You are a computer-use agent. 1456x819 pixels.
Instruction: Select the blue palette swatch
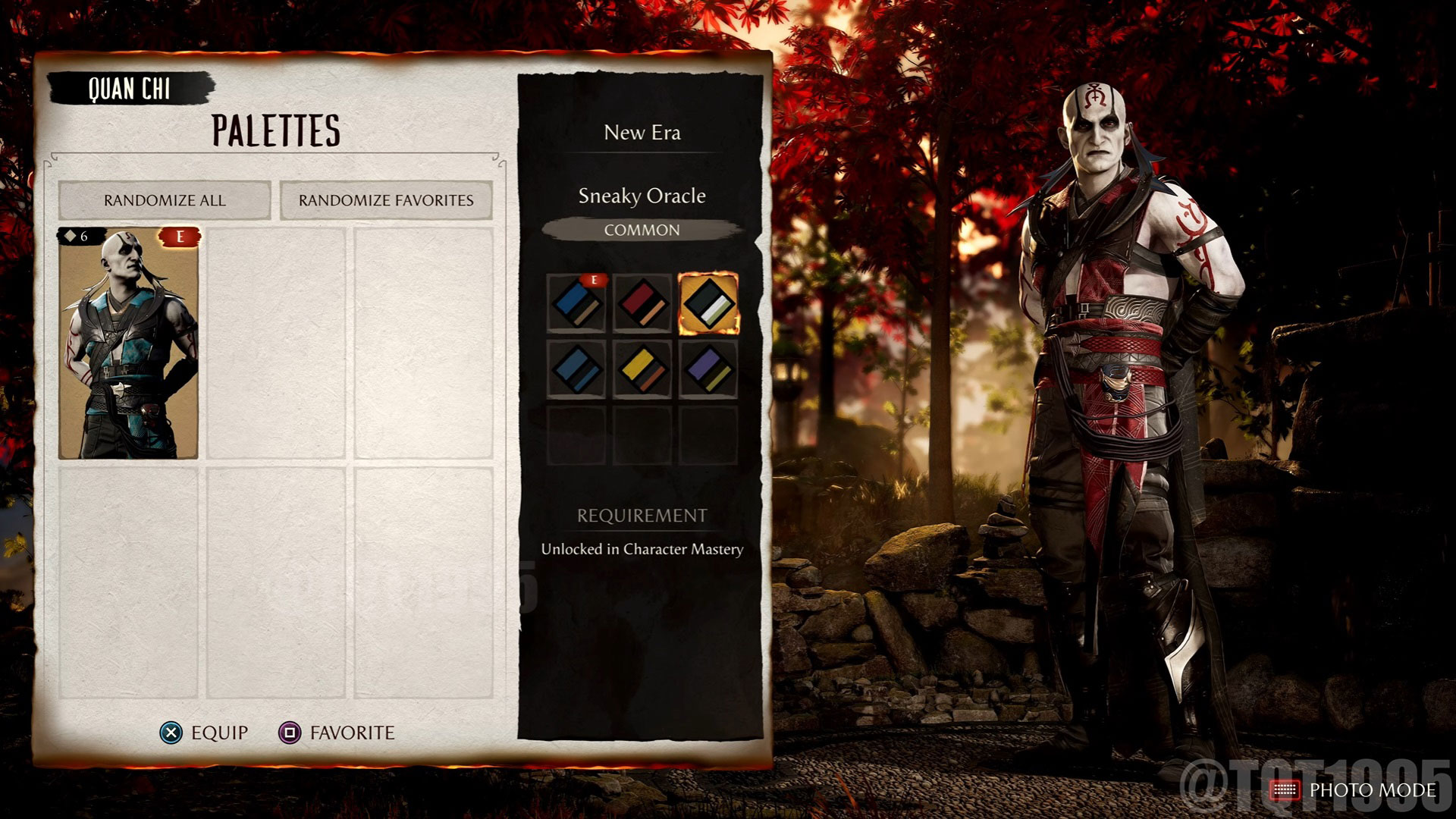pos(577,303)
